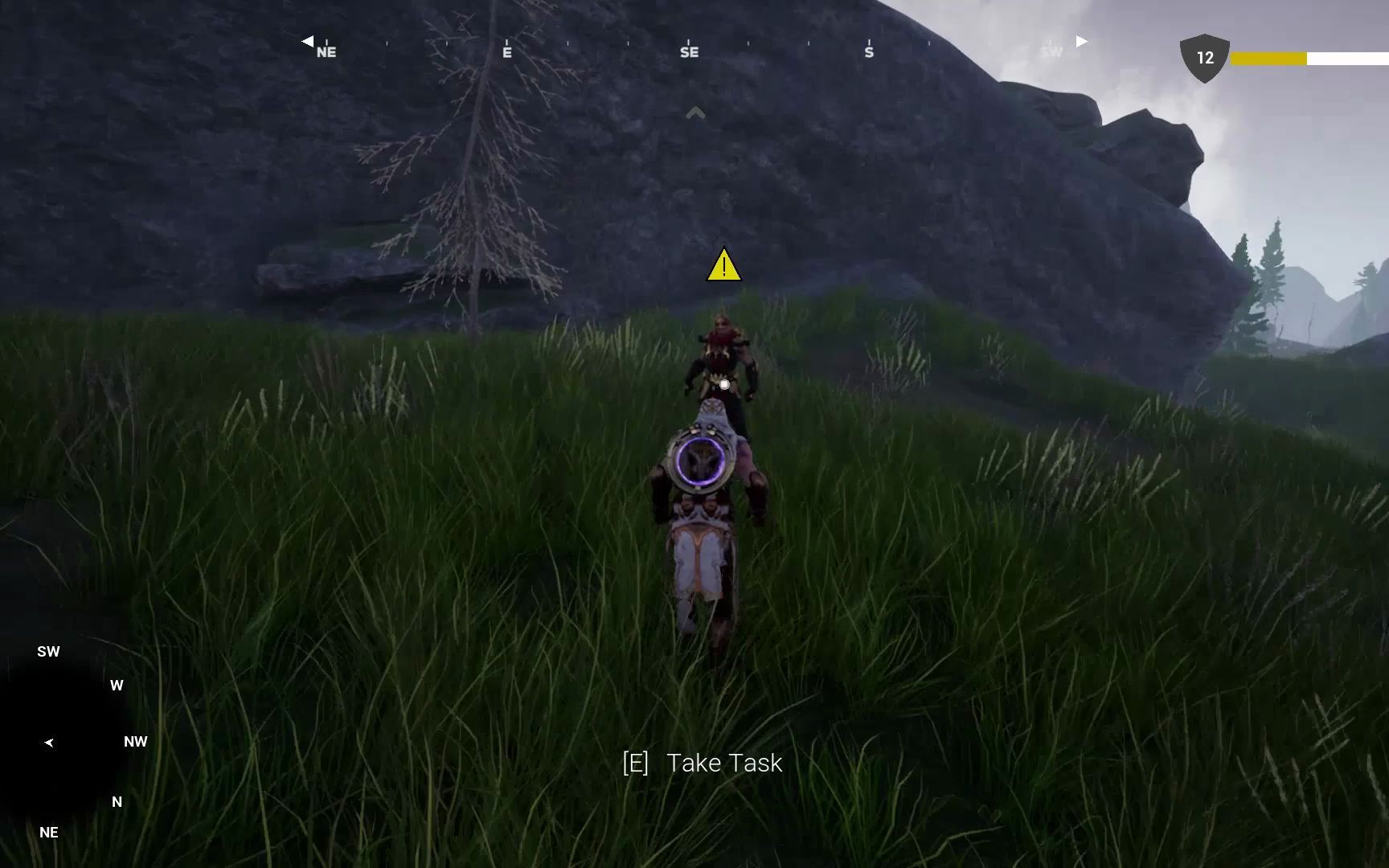The width and height of the screenshot is (1389, 868).
Task: Click the yellow warning exclamation quest marker
Action: 723,266
